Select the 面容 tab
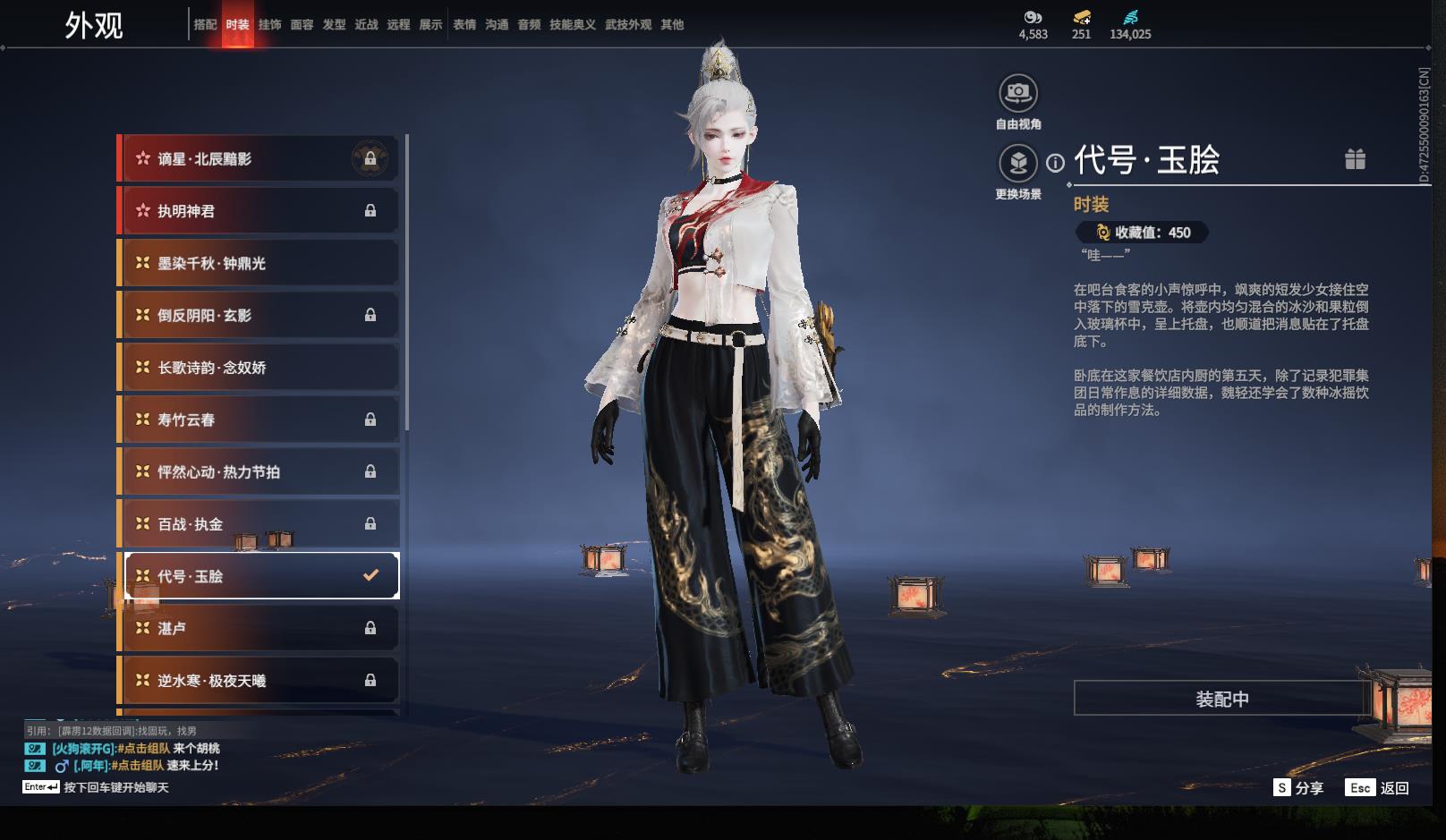The image size is (1446, 840). point(302,25)
